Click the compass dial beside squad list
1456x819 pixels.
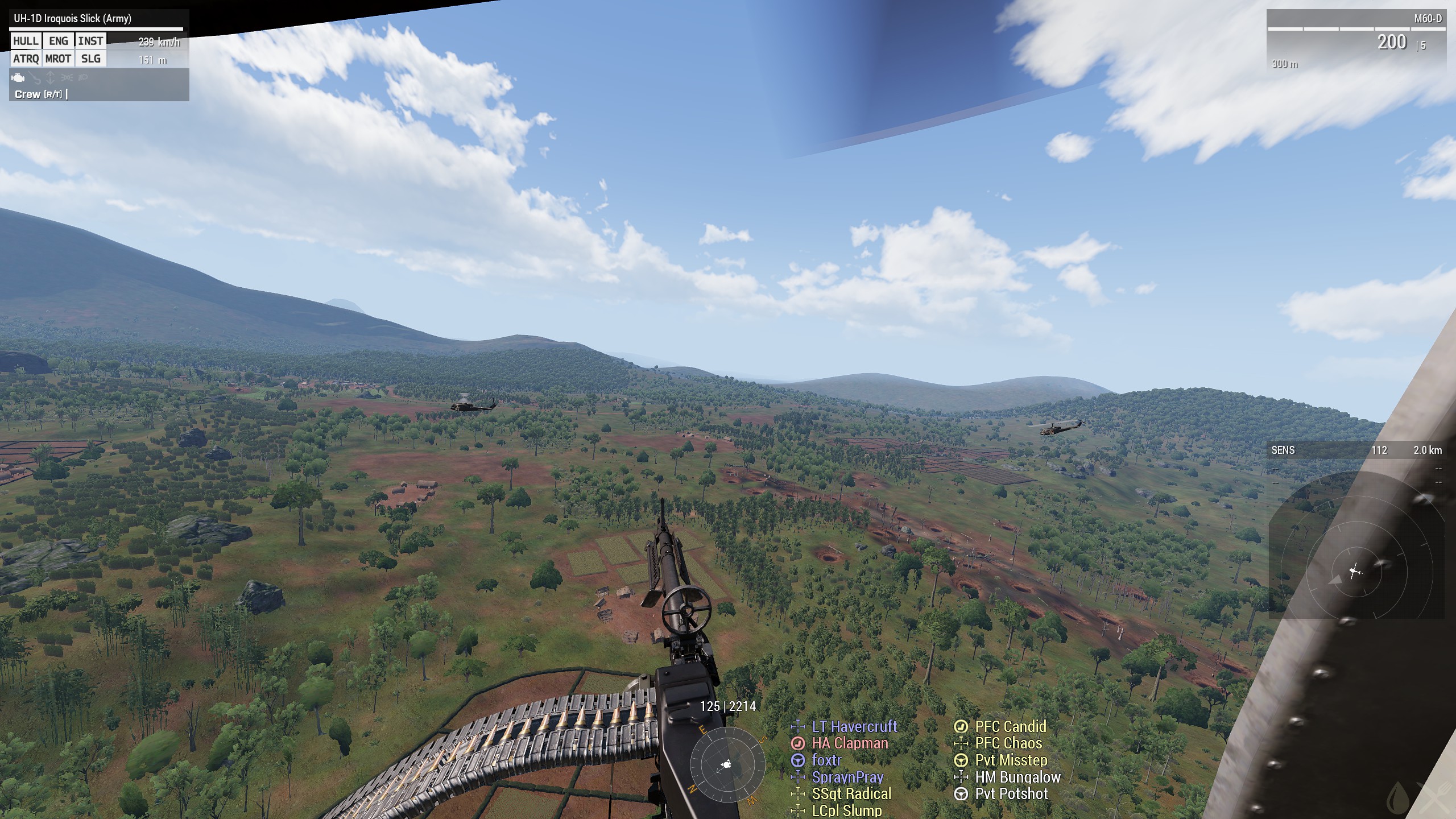coord(727,765)
